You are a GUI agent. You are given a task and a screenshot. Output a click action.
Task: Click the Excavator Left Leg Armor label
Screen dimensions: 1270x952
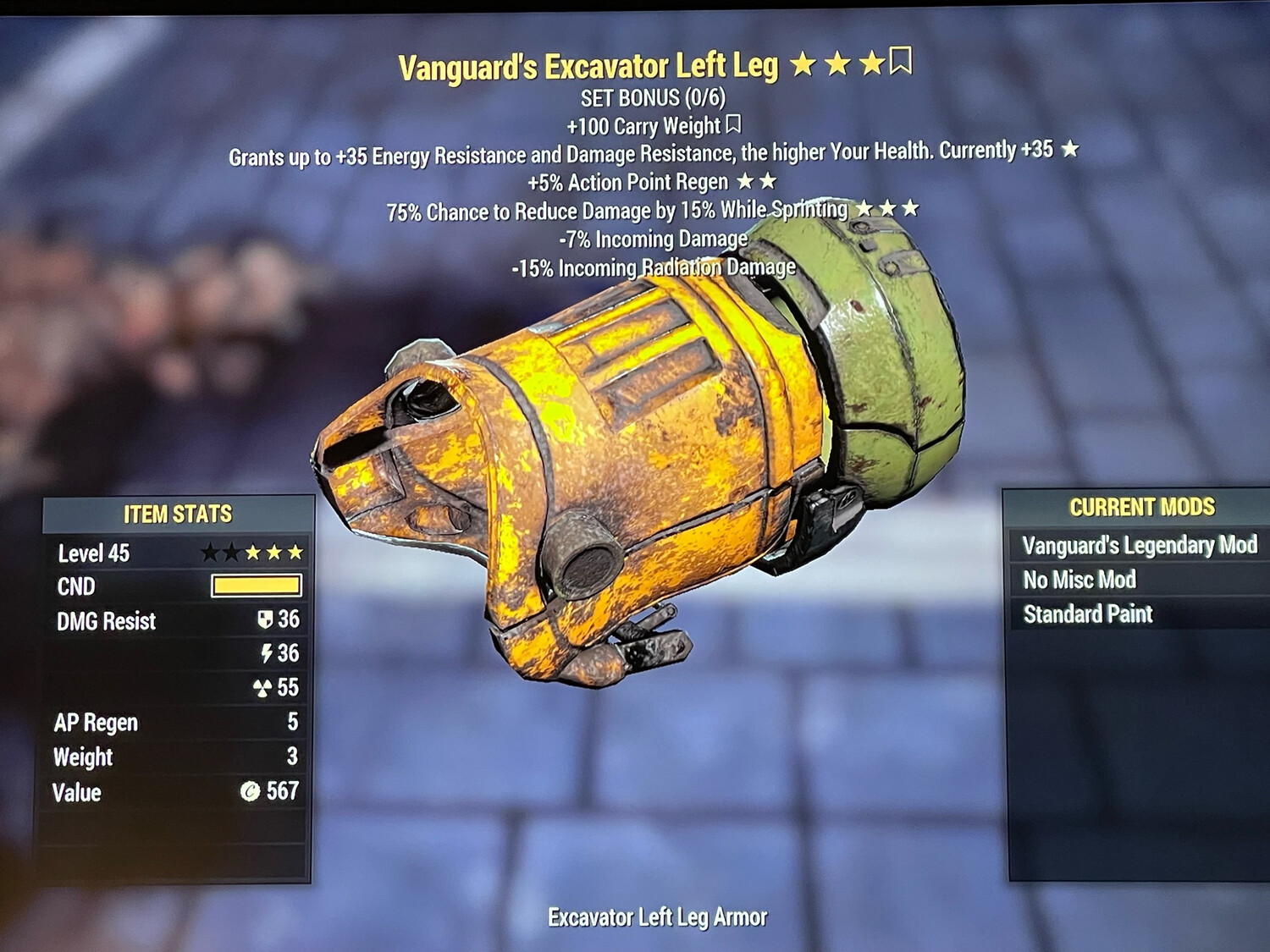[x=658, y=916]
